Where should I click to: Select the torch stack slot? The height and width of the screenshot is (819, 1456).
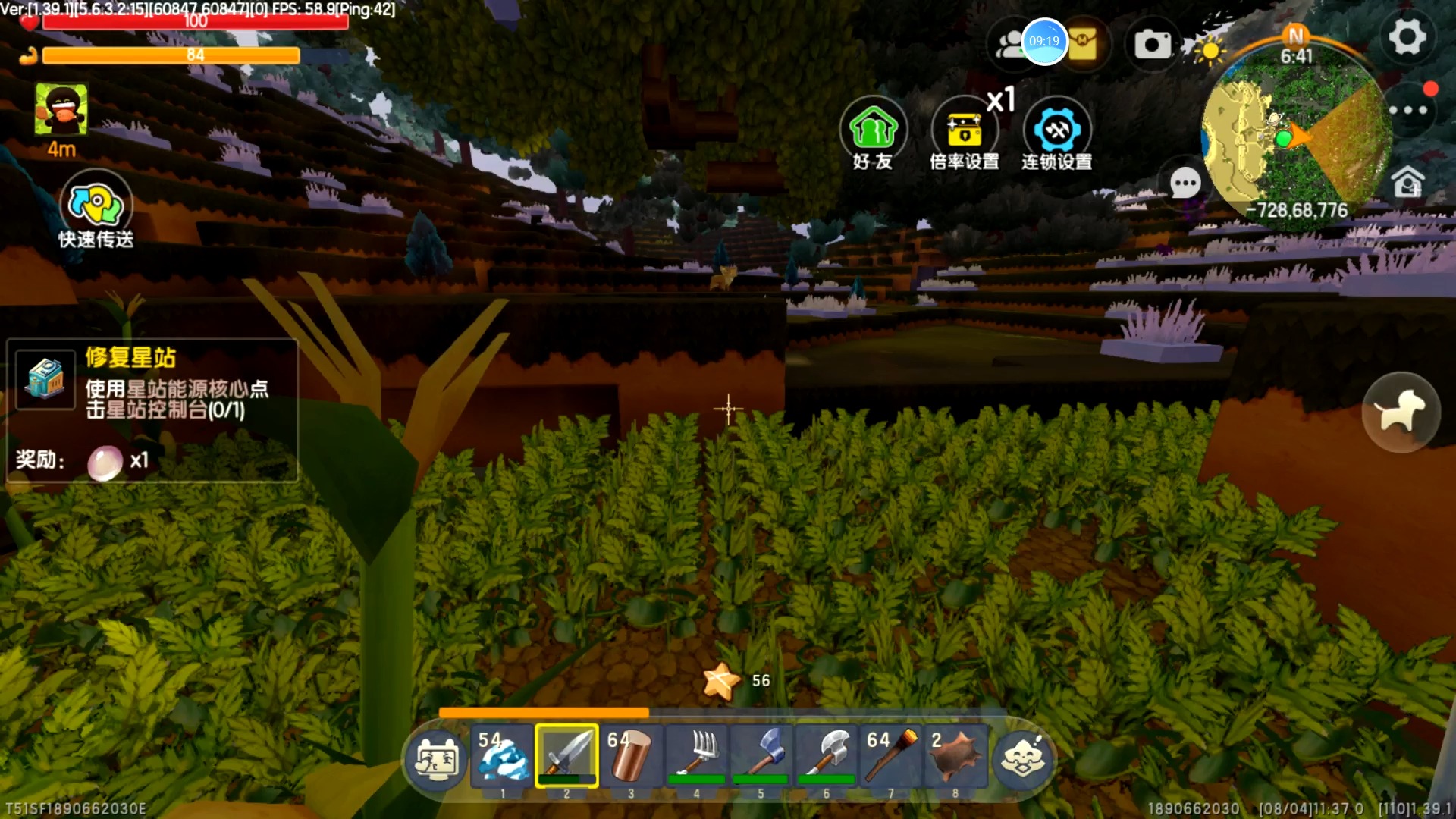891,756
